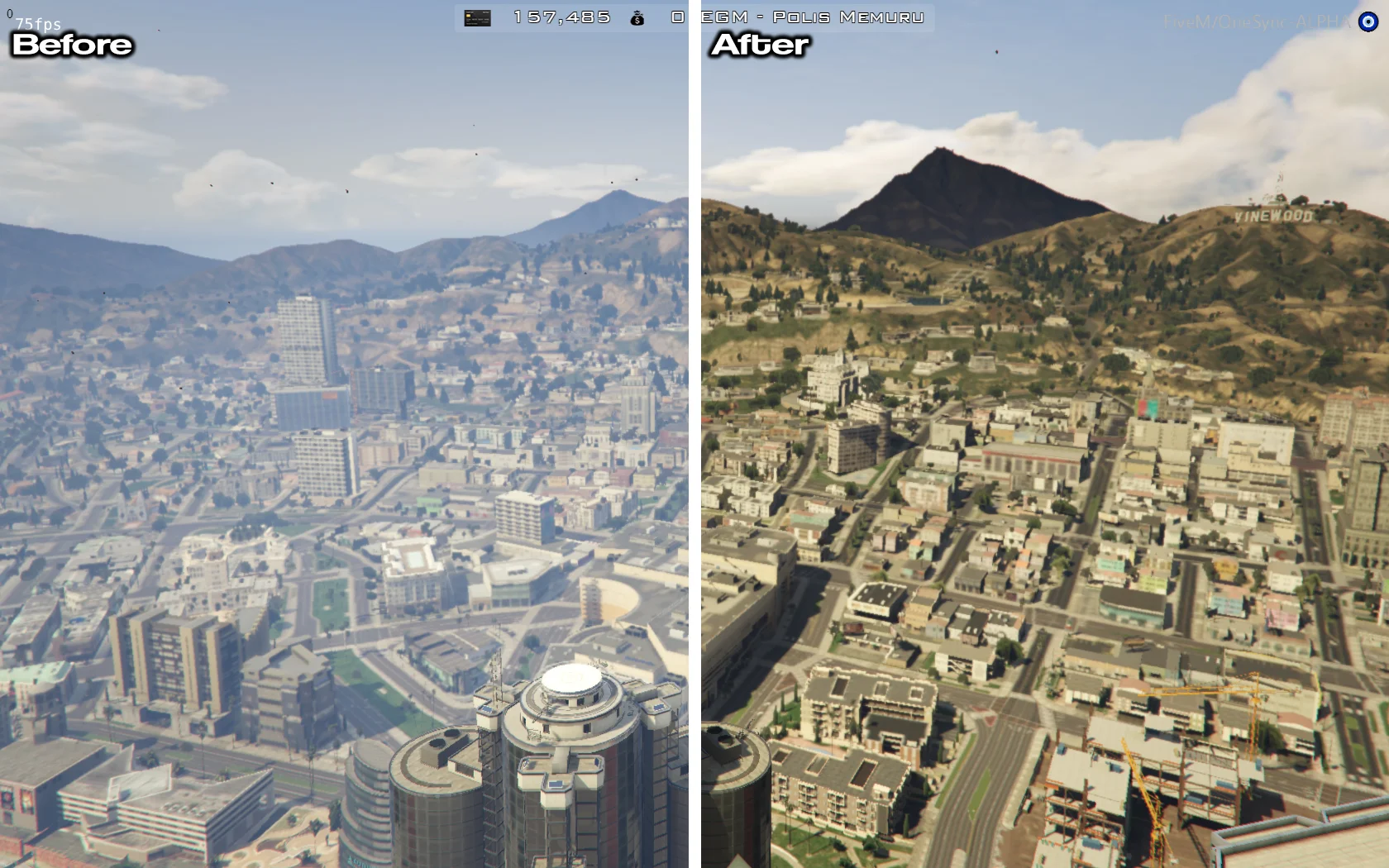The image size is (1389, 868).
Task: Click the money bag cash icon
Action: pyautogui.click(x=637, y=17)
